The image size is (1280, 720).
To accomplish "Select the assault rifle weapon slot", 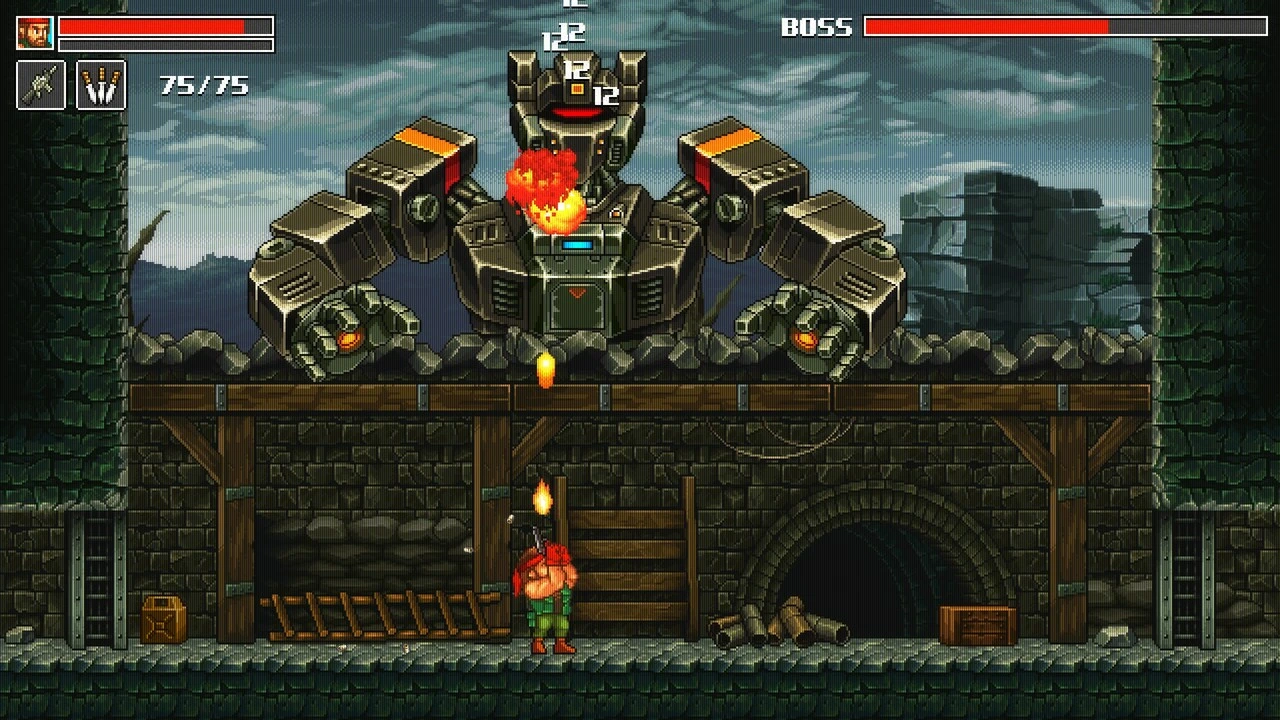I will [x=41, y=85].
